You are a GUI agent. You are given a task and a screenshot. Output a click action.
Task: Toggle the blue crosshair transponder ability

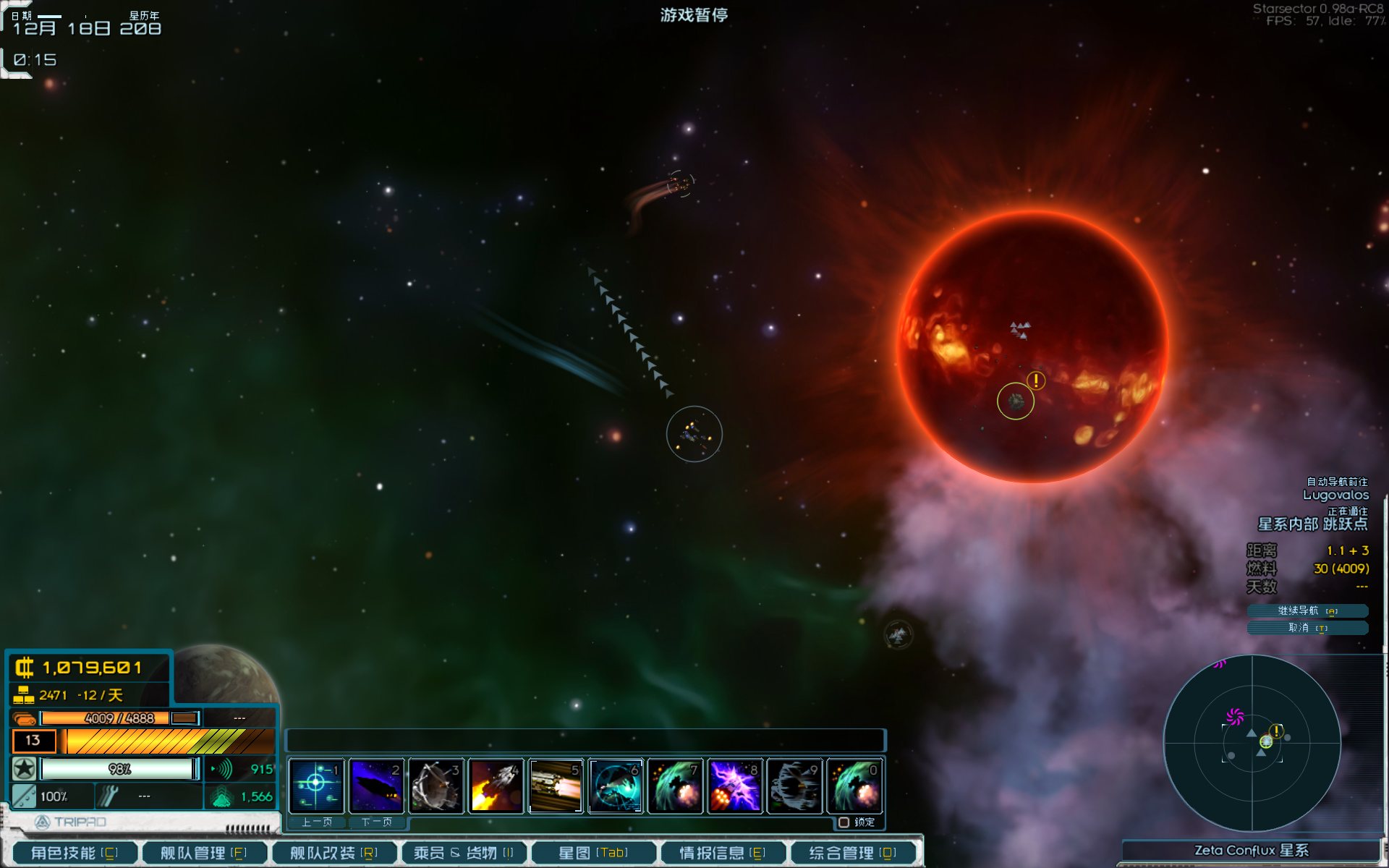(316, 786)
